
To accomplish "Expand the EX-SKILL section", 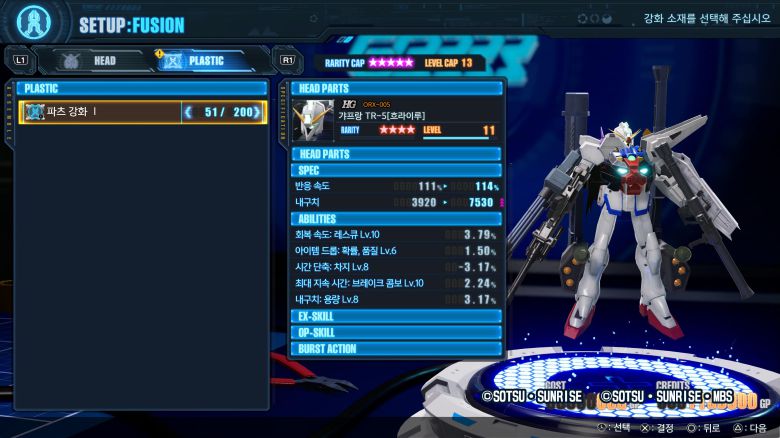I will 397,316.
